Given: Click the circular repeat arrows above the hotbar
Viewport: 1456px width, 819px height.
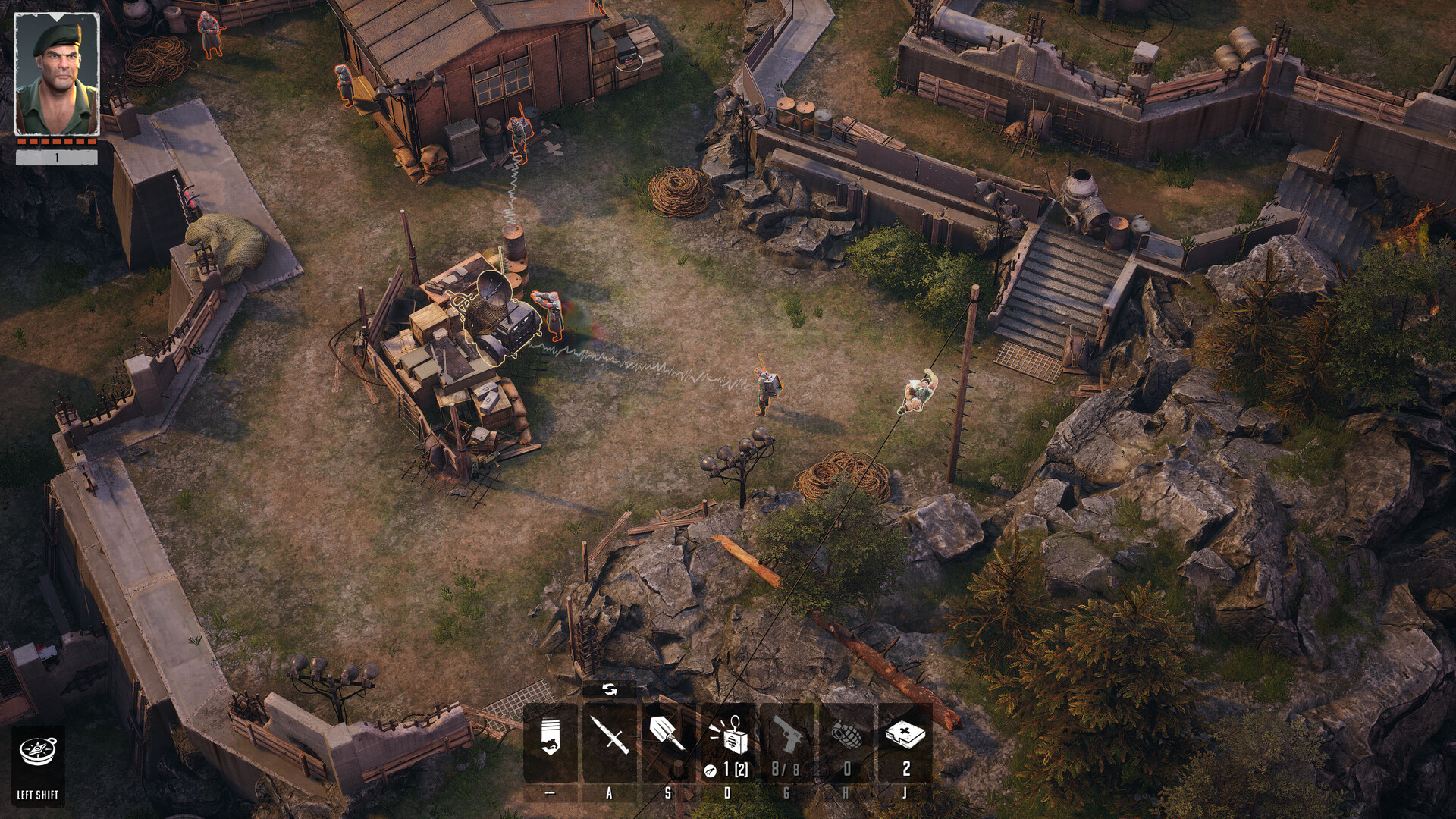Looking at the screenshot, I should point(610,690).
